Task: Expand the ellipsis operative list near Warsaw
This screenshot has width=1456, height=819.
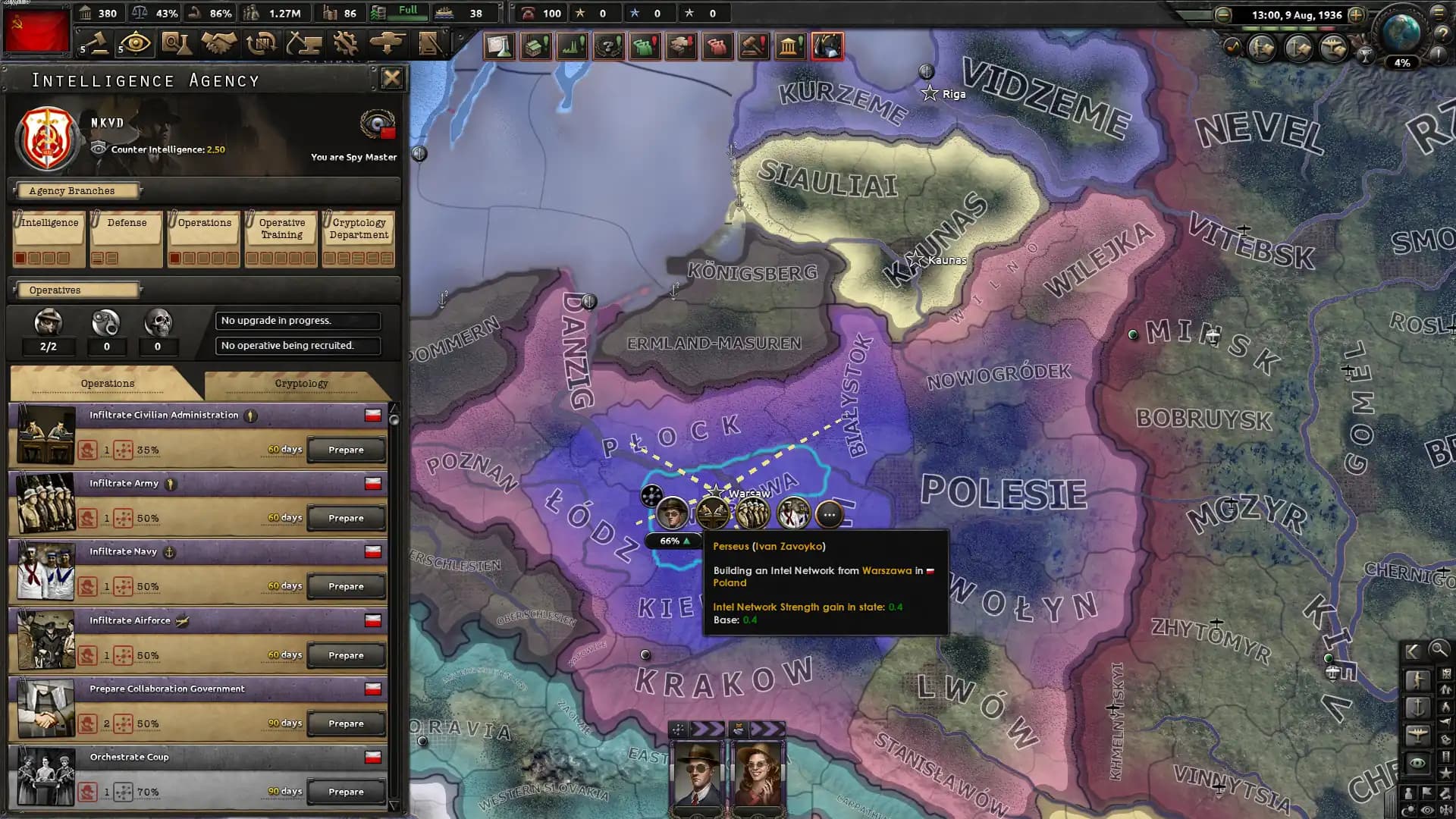Action: [828, 514]
